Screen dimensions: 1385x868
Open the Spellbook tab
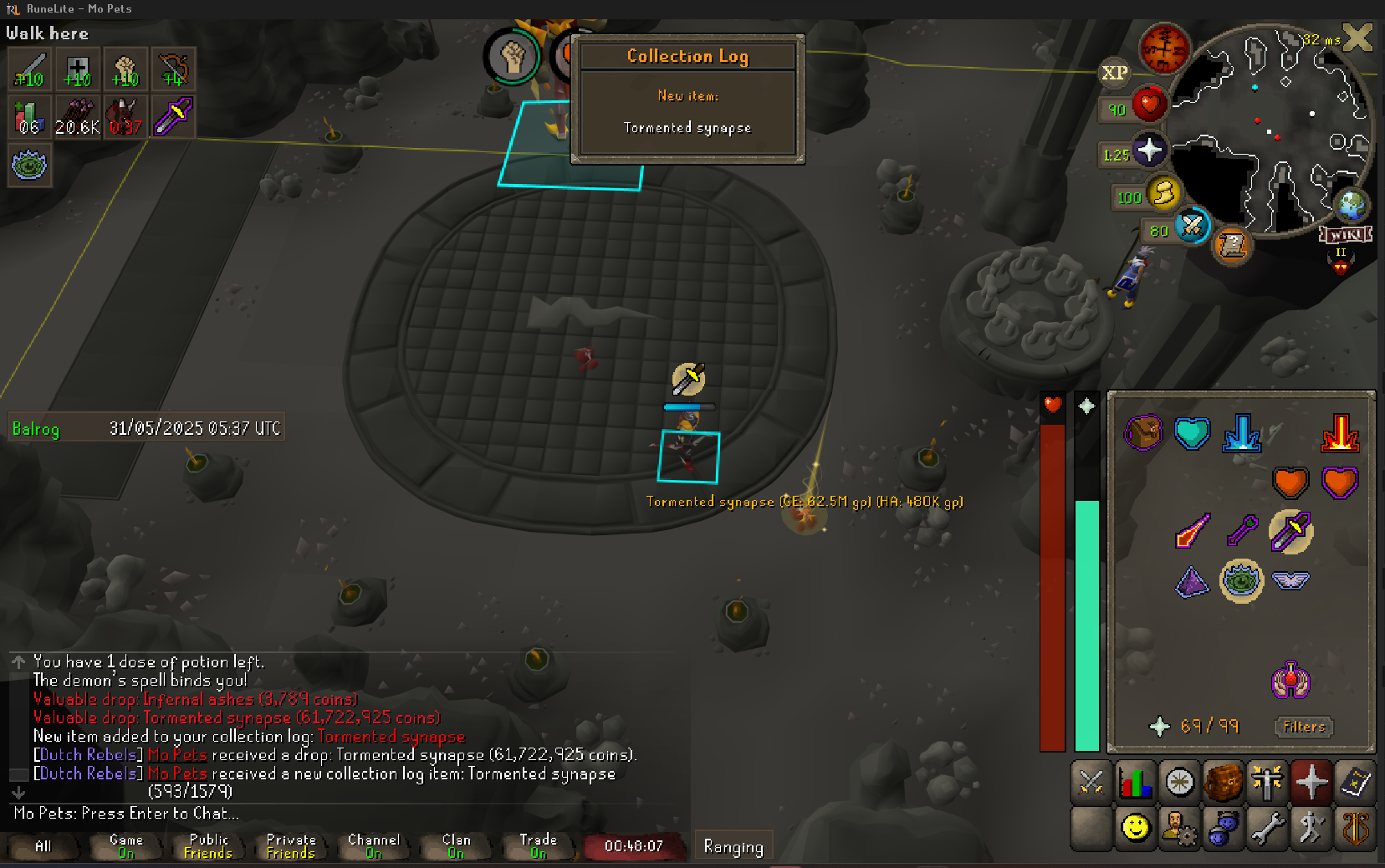tap(1355, 783)
